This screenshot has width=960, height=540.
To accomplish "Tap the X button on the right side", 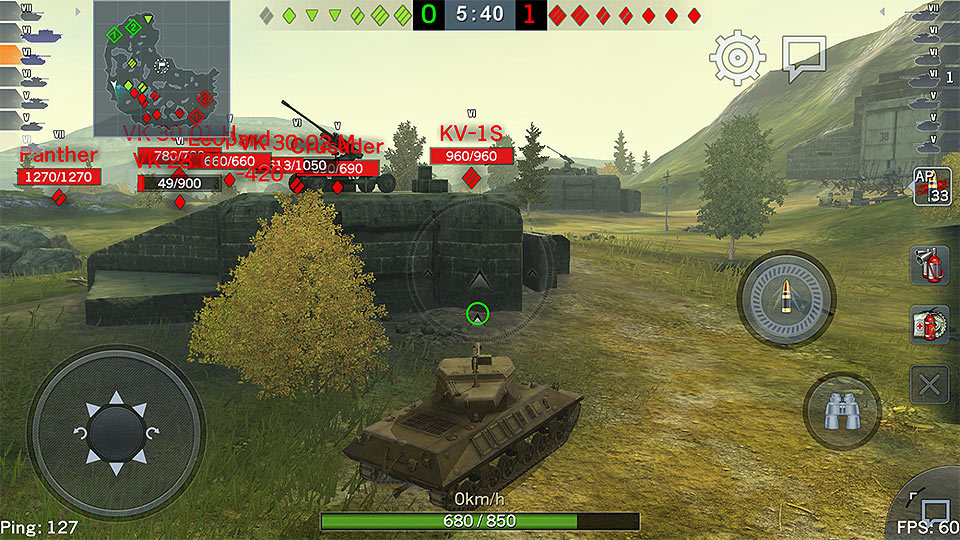I will click(930, 384).
